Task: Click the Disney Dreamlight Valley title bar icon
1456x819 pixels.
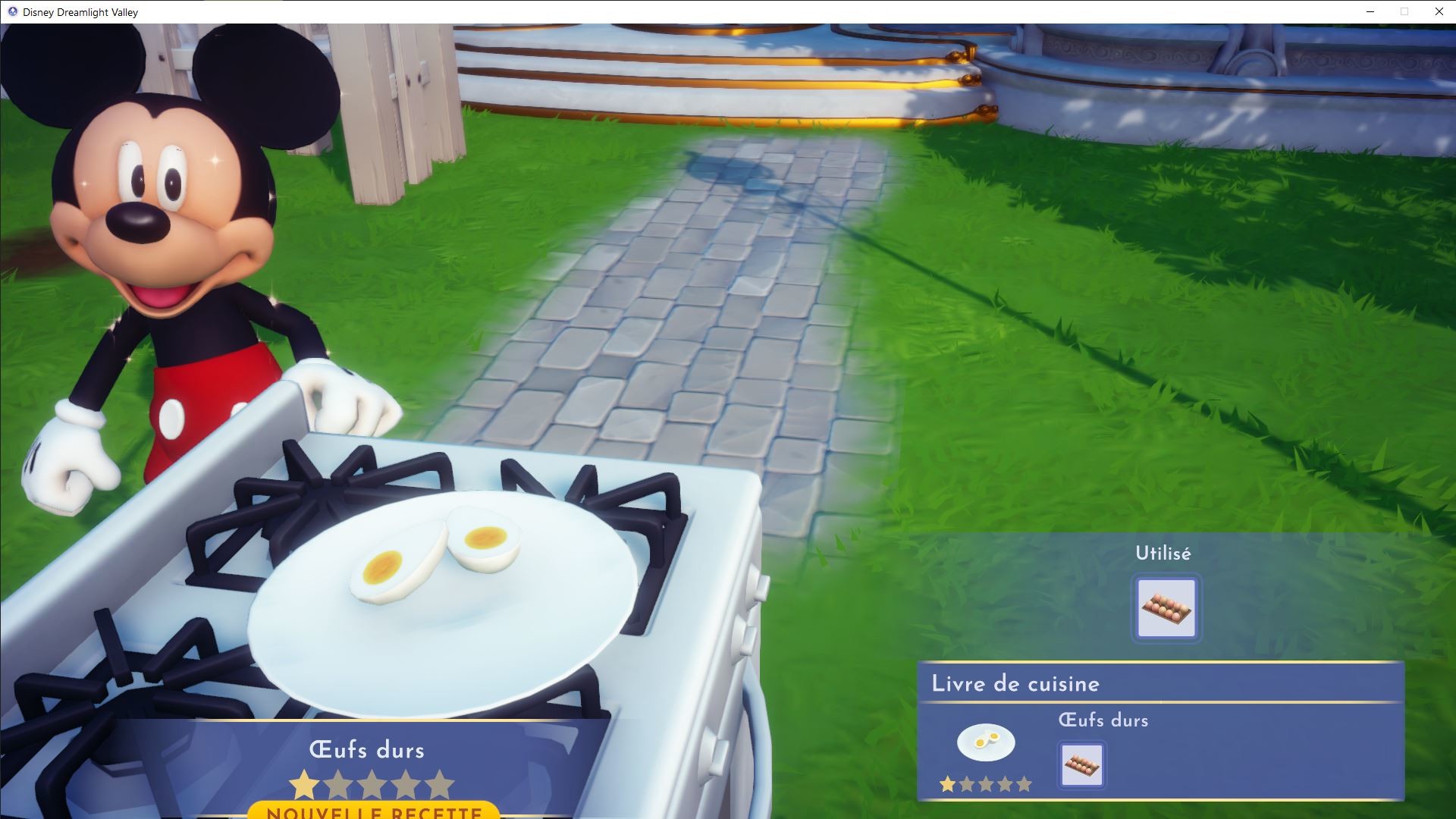Action: pos(11,11)
